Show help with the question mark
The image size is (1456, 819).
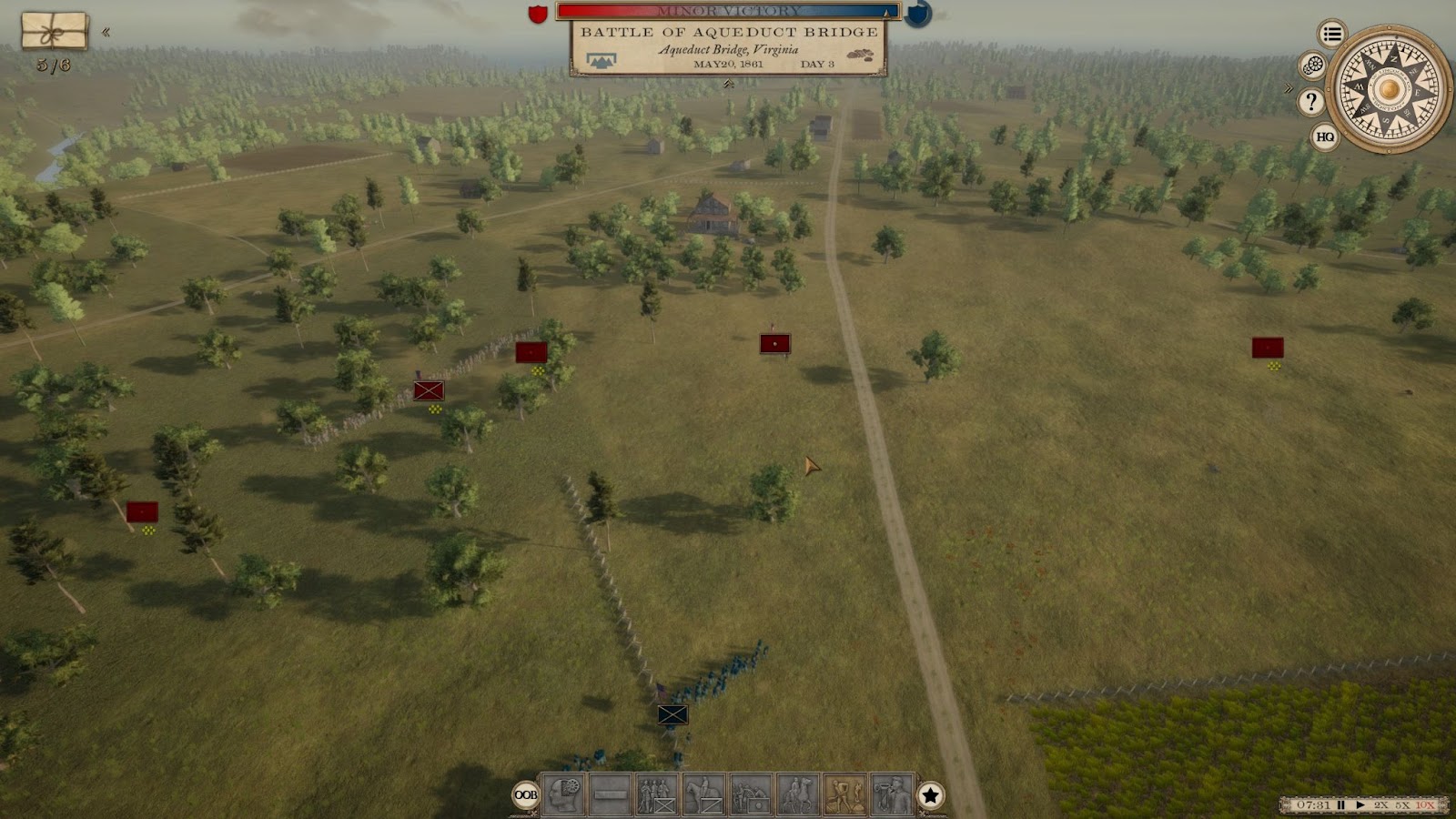click(x=1310, y=101)
